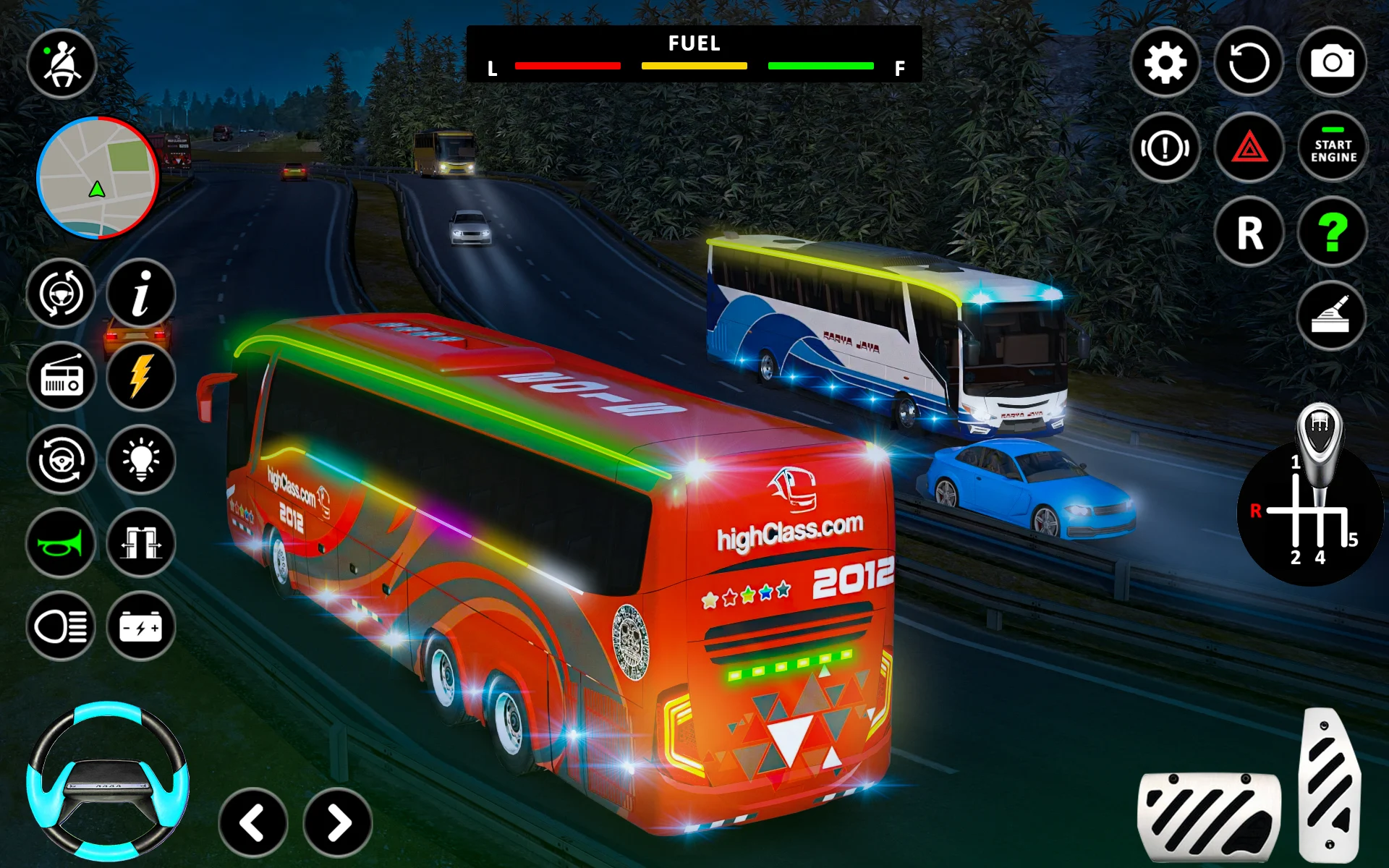Toggle the headlight beam button
This screenshot has width=1389, height=868.
click(61, 626)
